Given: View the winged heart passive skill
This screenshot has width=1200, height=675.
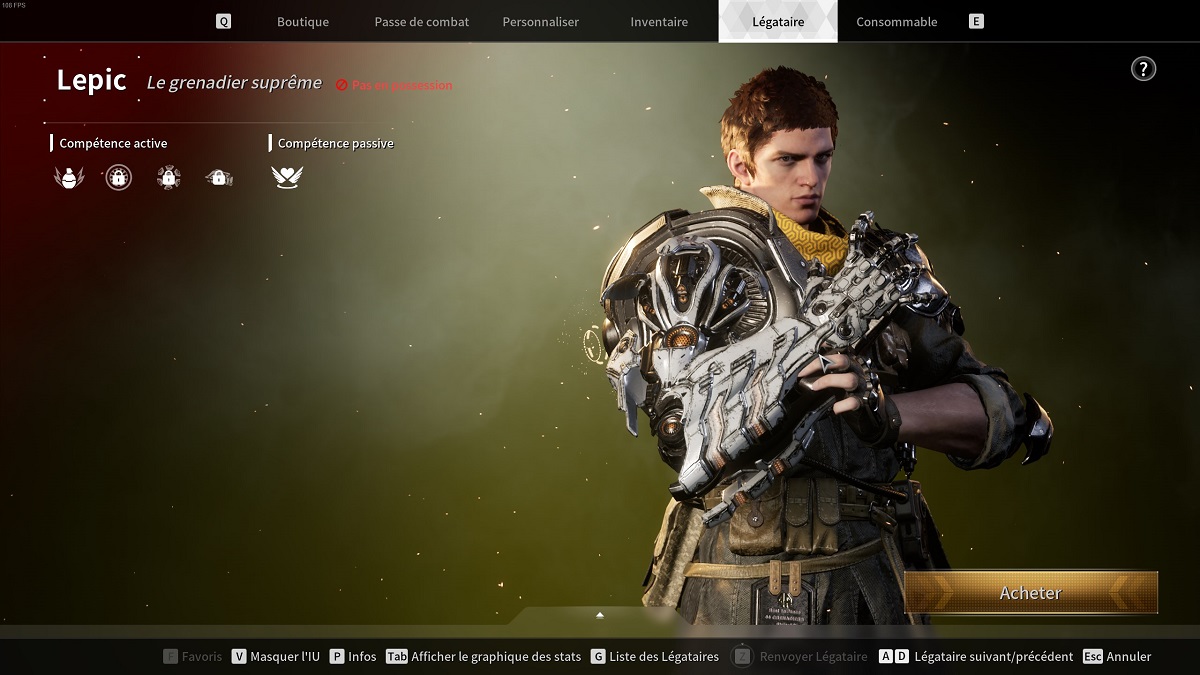Looking at the screenshot, I should (x=287, y=178).
